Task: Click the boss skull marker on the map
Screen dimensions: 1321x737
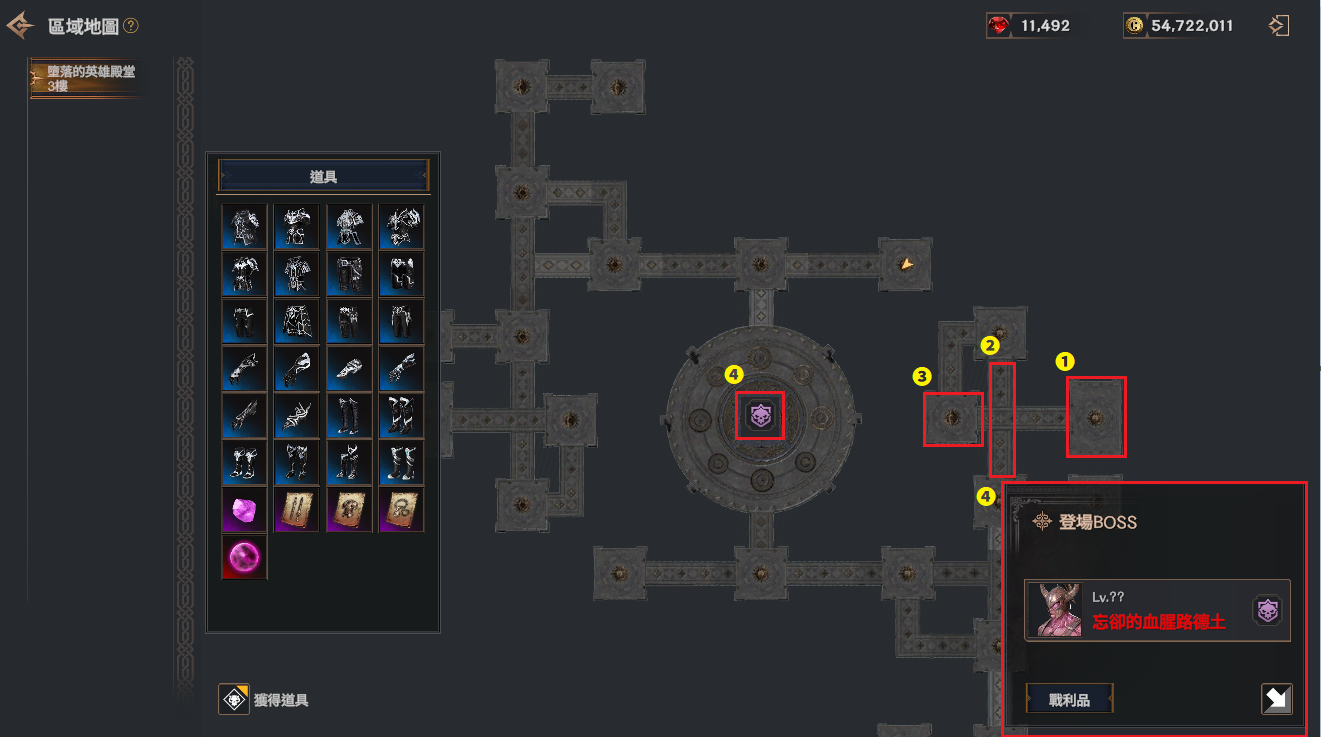Action: coord(759,415)
